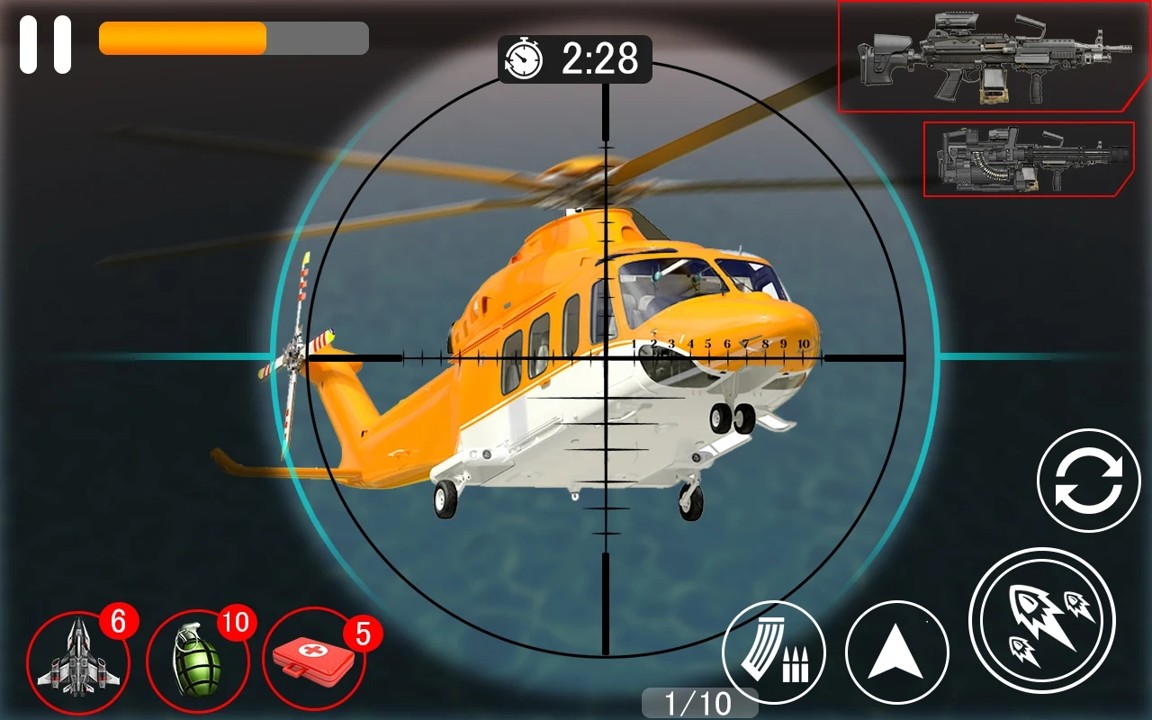1152x720 pixels.
Task: Activate the white arrow button
Action: (x=896, y=654)
